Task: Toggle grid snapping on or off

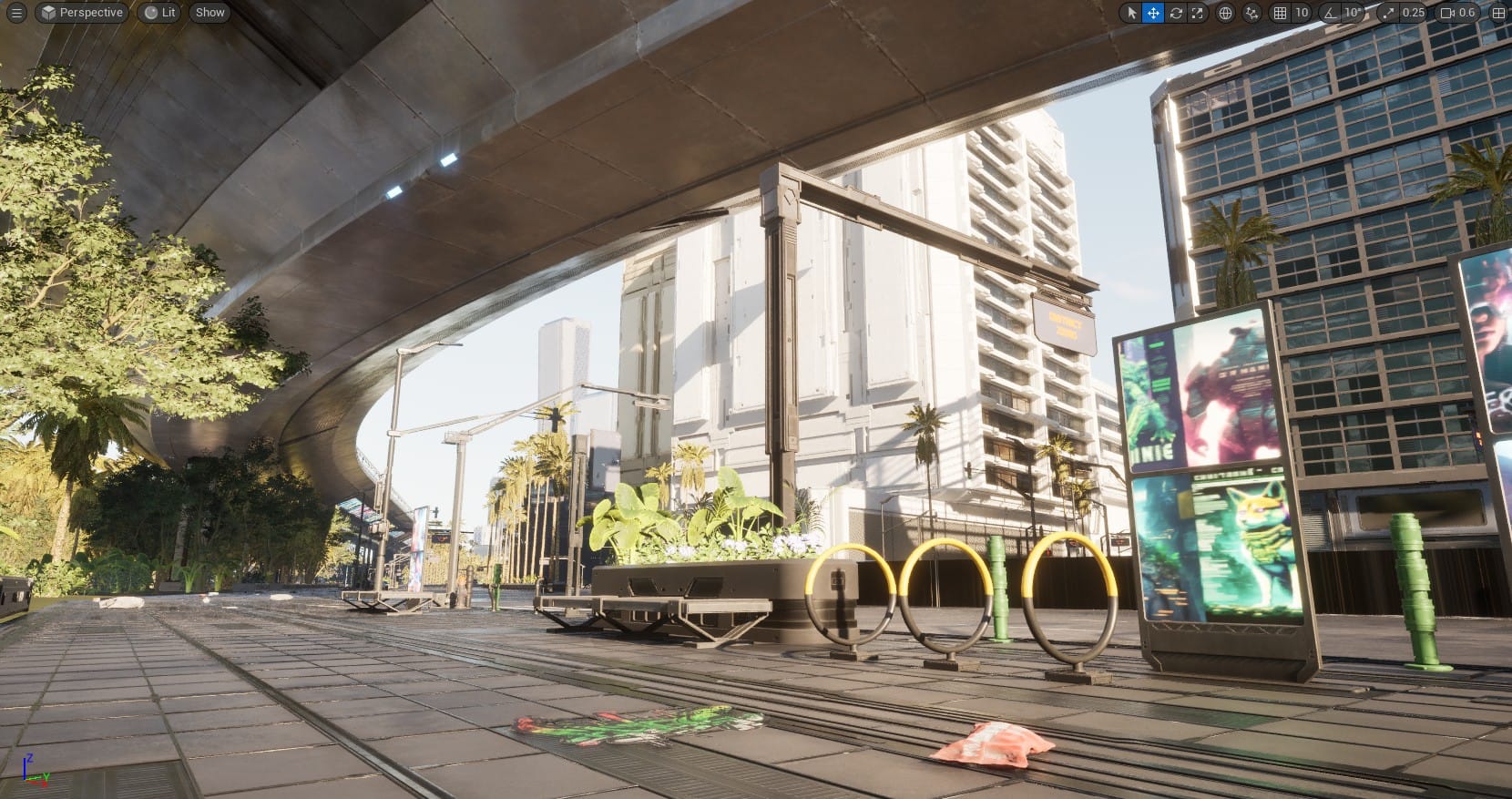Action: (x=1282, y=13)
